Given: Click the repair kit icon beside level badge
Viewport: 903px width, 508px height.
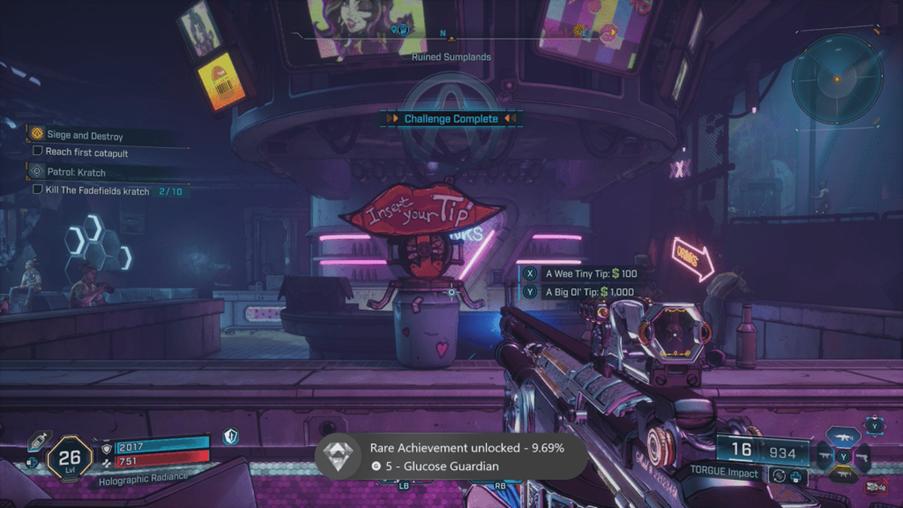Looking at the screenshot, I should pyautogui.click(x=39, y=441).
